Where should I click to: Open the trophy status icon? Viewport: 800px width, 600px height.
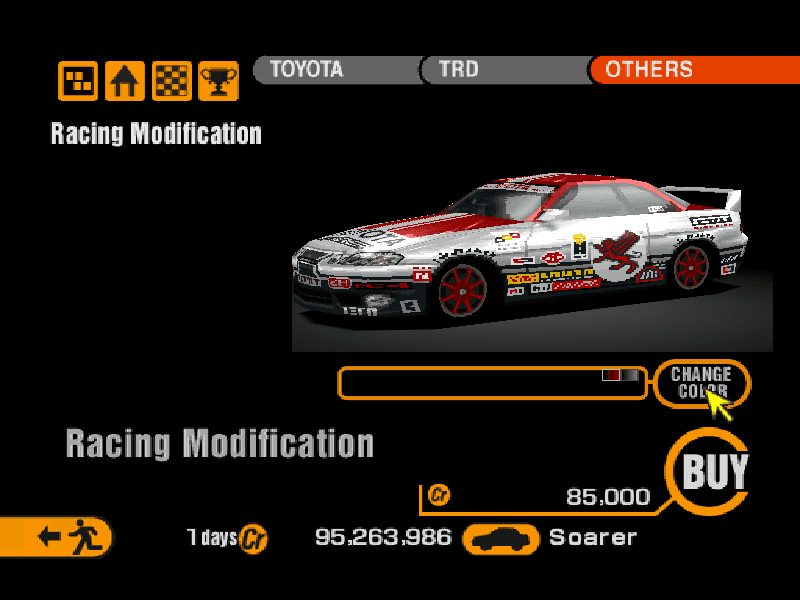point(218,80)
